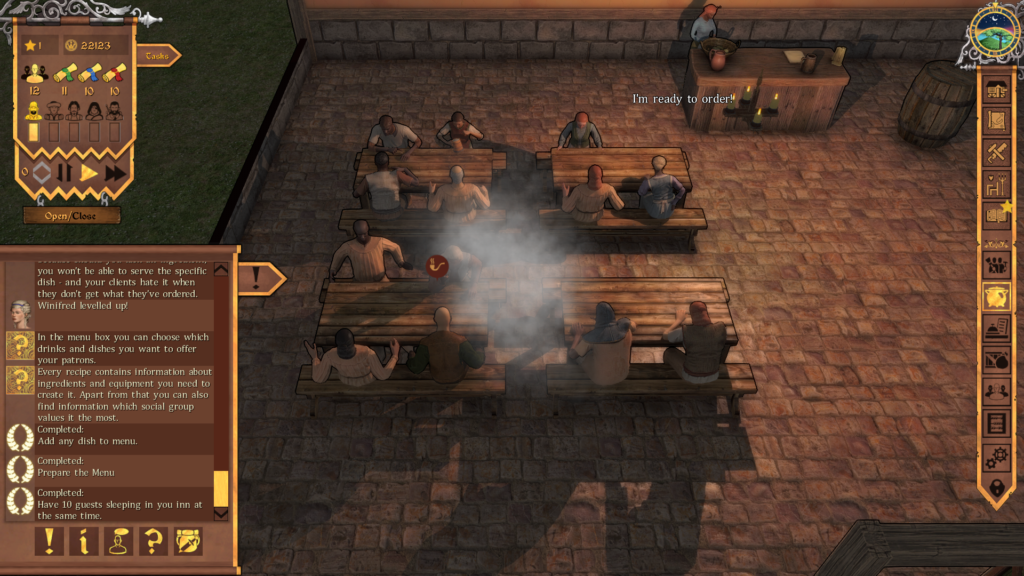Activate fast-forward speed
Screen dimensions: 1024x576
pos(115,172)
